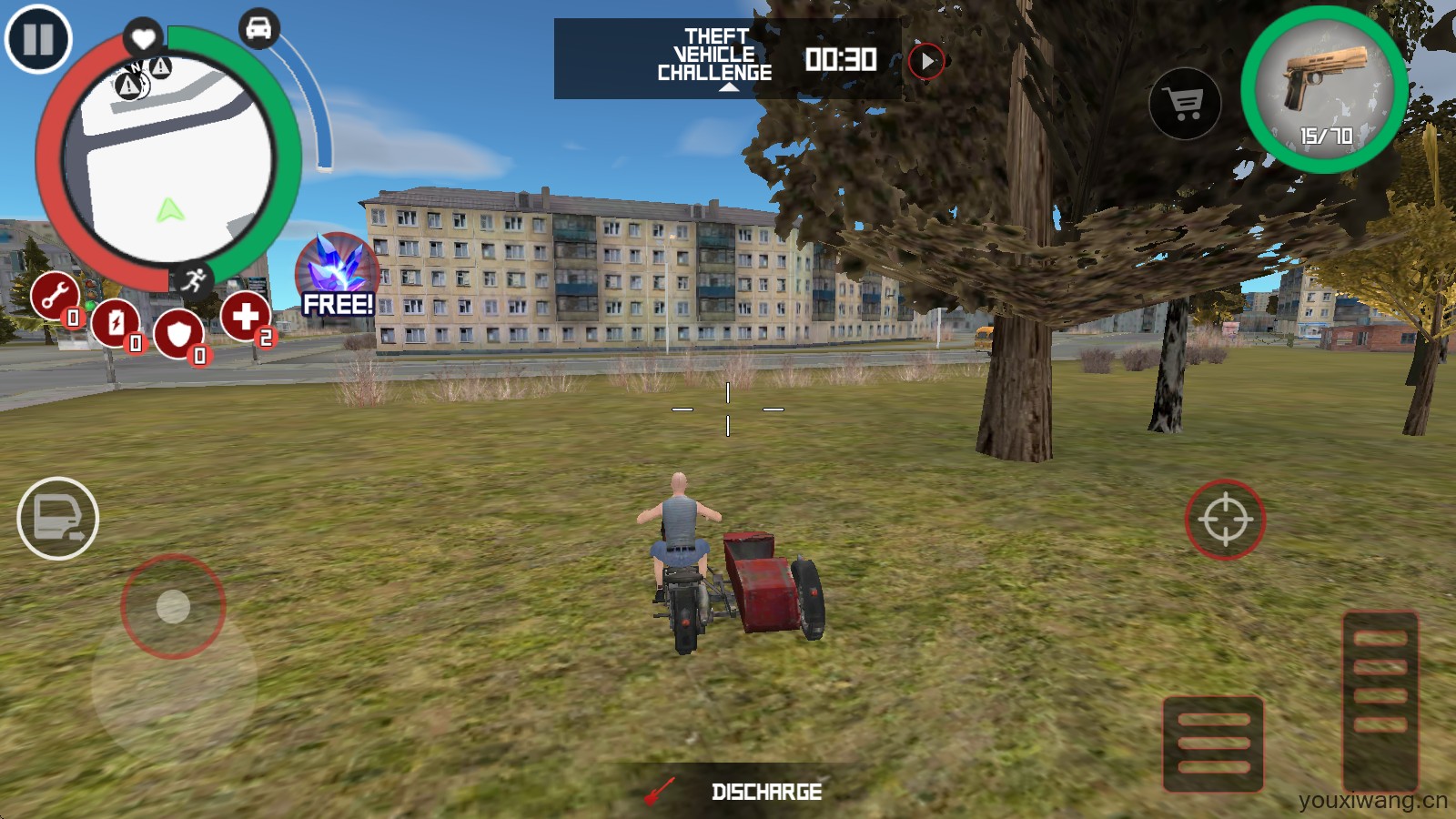
Task: Use the medkit health item
Action: pyautogui.click(x=245, y=317)
